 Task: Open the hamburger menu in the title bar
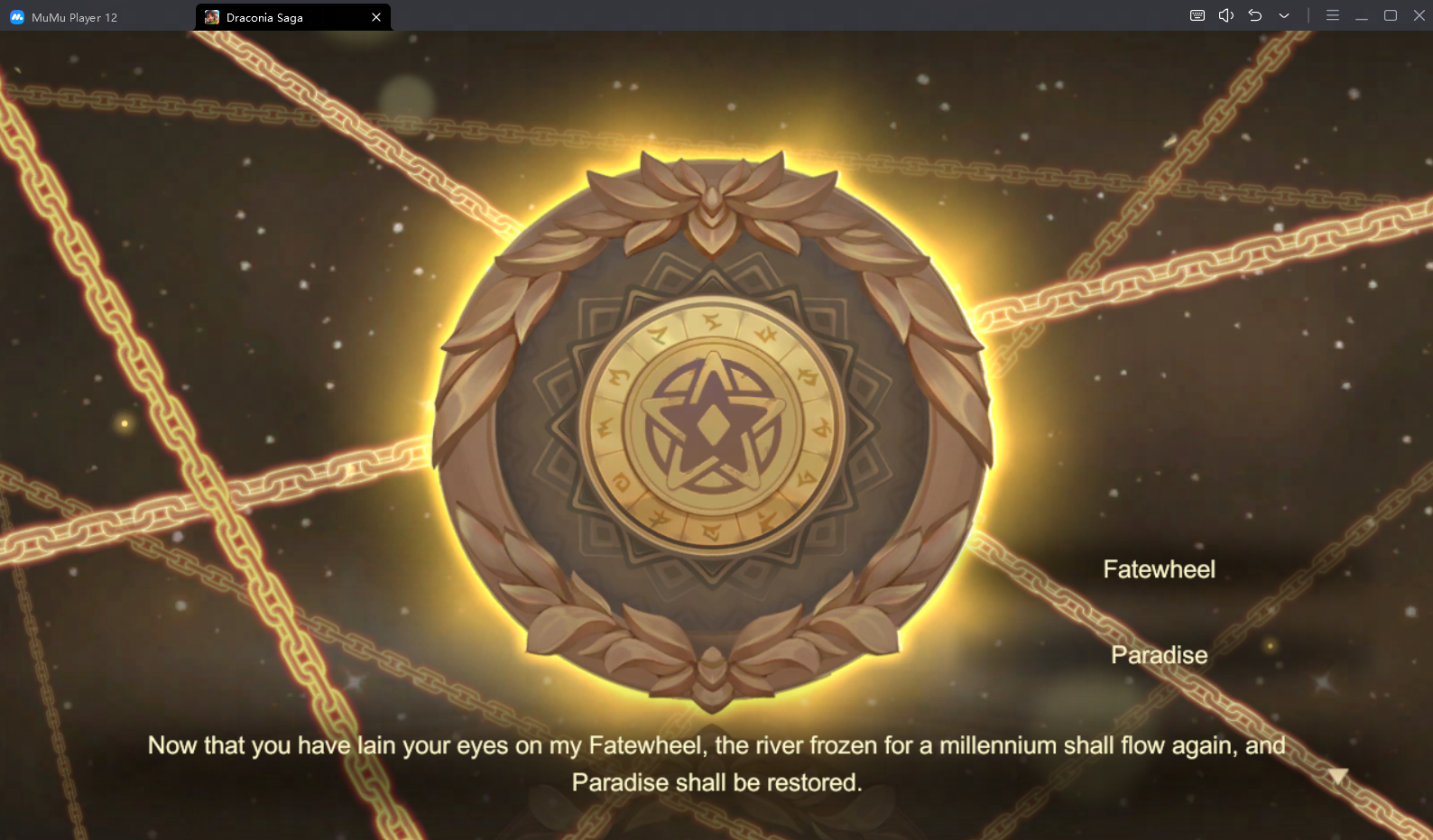[x=1332, y=15]
